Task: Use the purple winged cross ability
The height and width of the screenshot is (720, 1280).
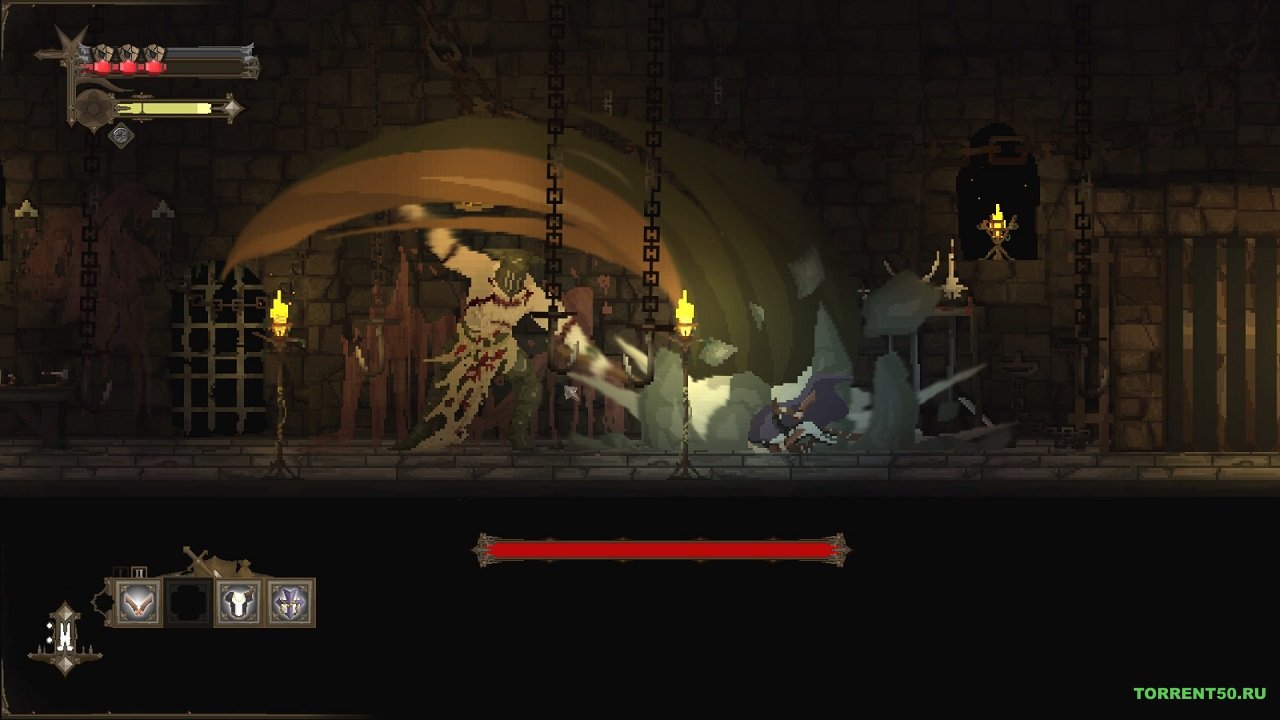Action: 290,602
